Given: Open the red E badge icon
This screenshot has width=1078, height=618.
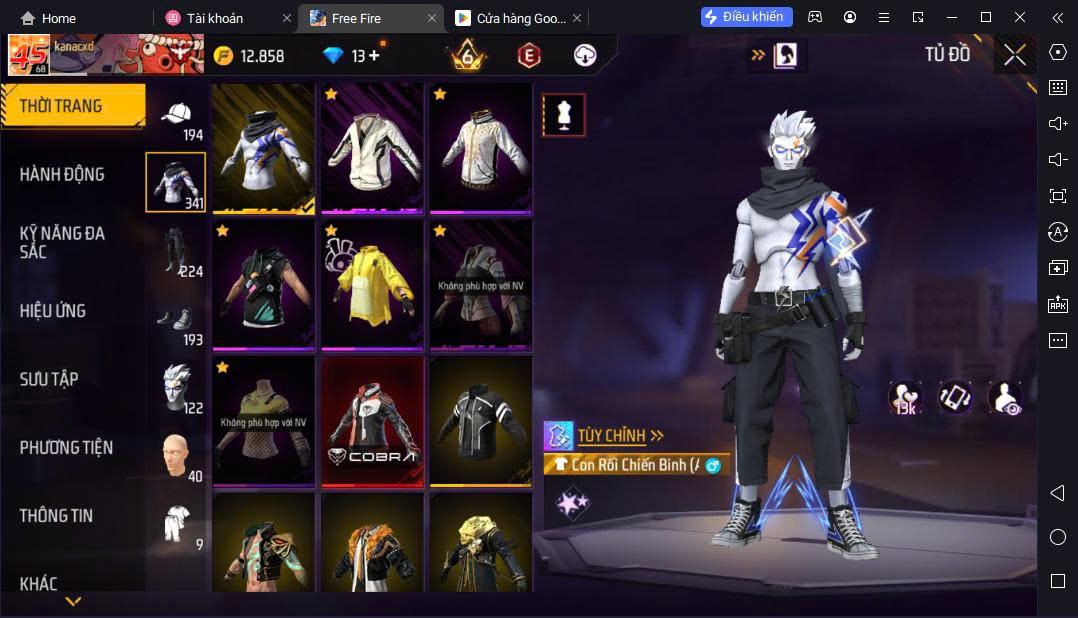Looking at the screenshot, I should pos(528,56).
